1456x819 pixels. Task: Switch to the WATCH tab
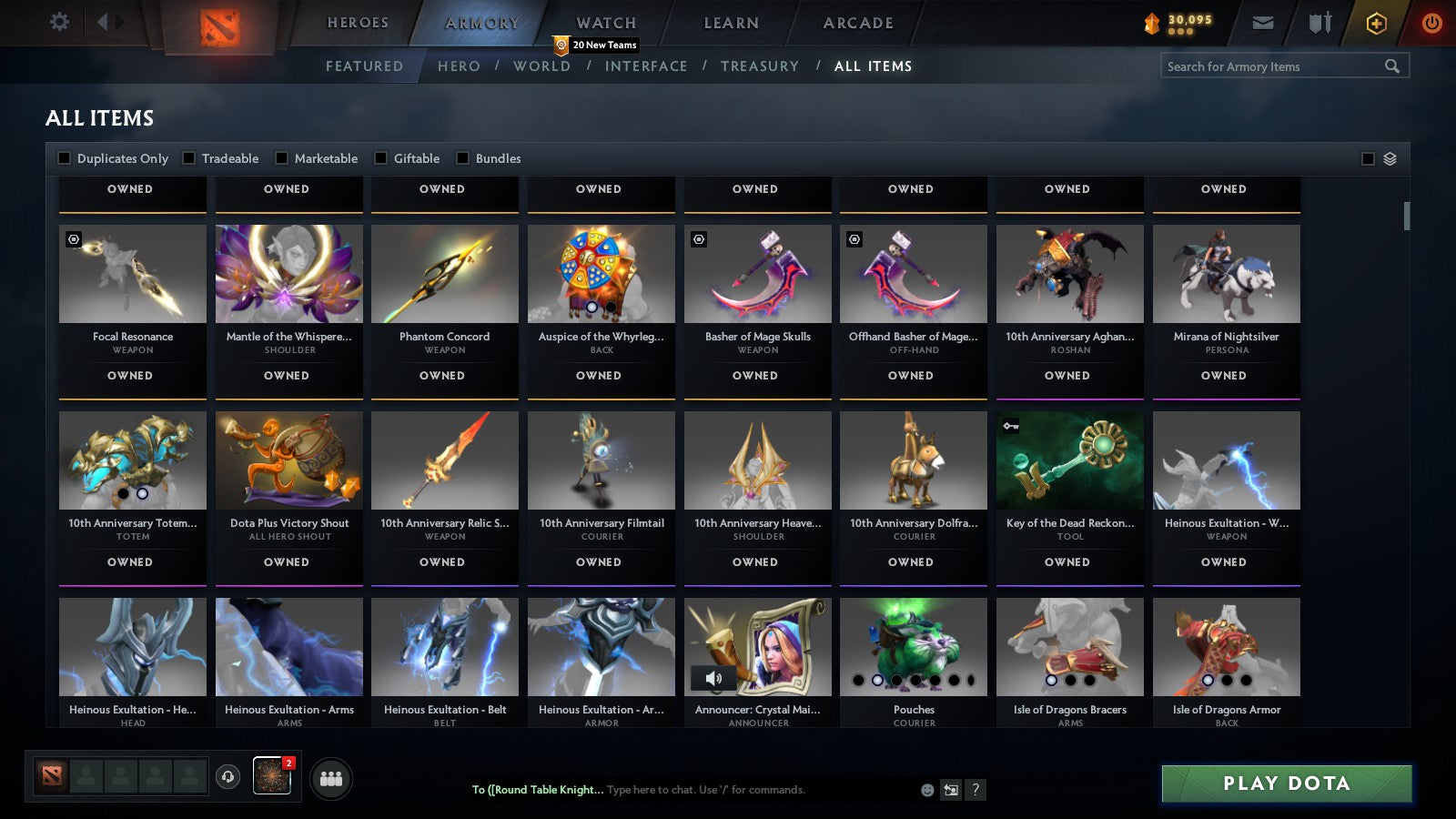click(604, 23)
